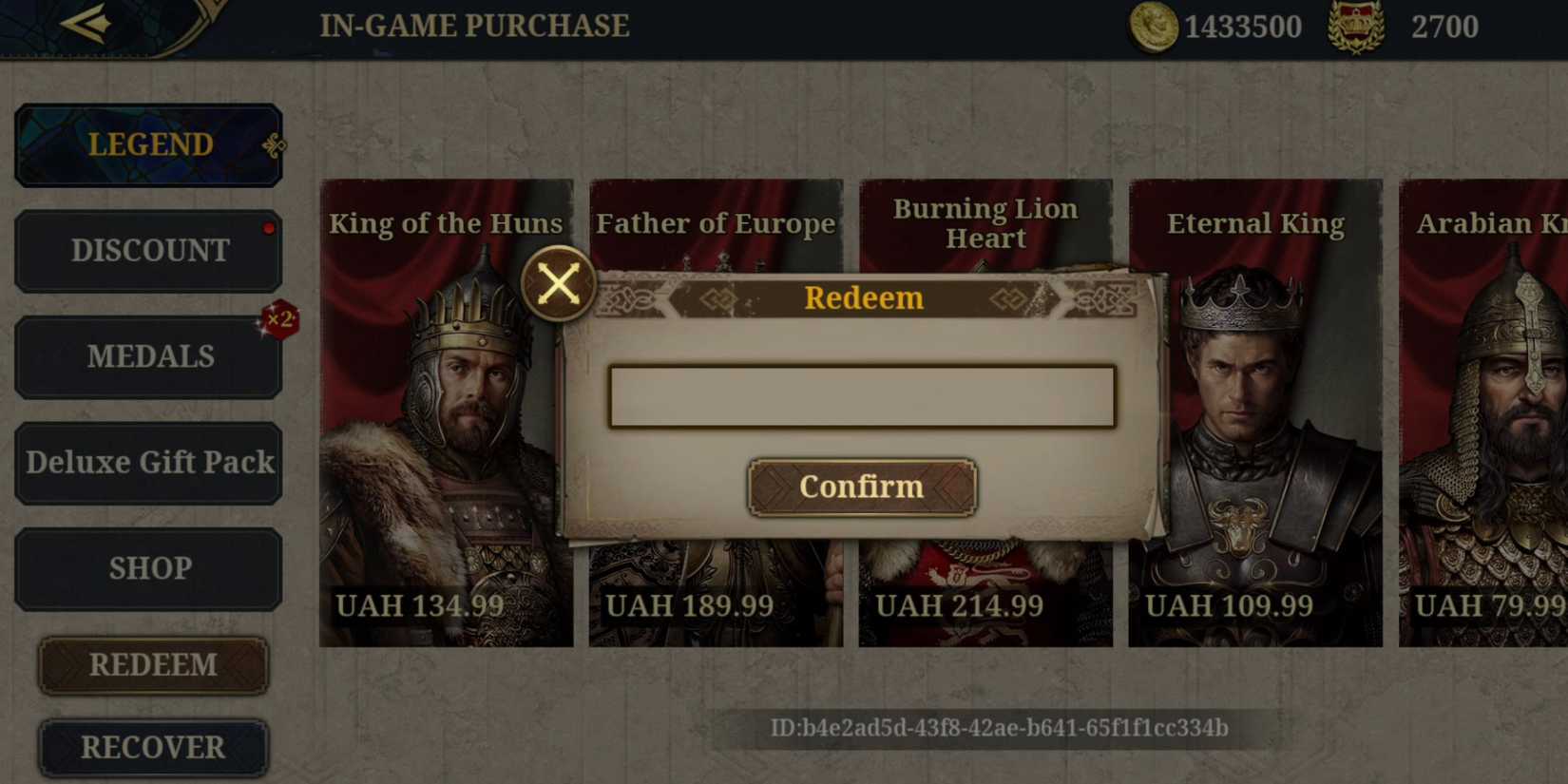Screen dimensions: 1568x784
Task: Click the gold coins currency icon
Action: click(x=1152, y=27)
